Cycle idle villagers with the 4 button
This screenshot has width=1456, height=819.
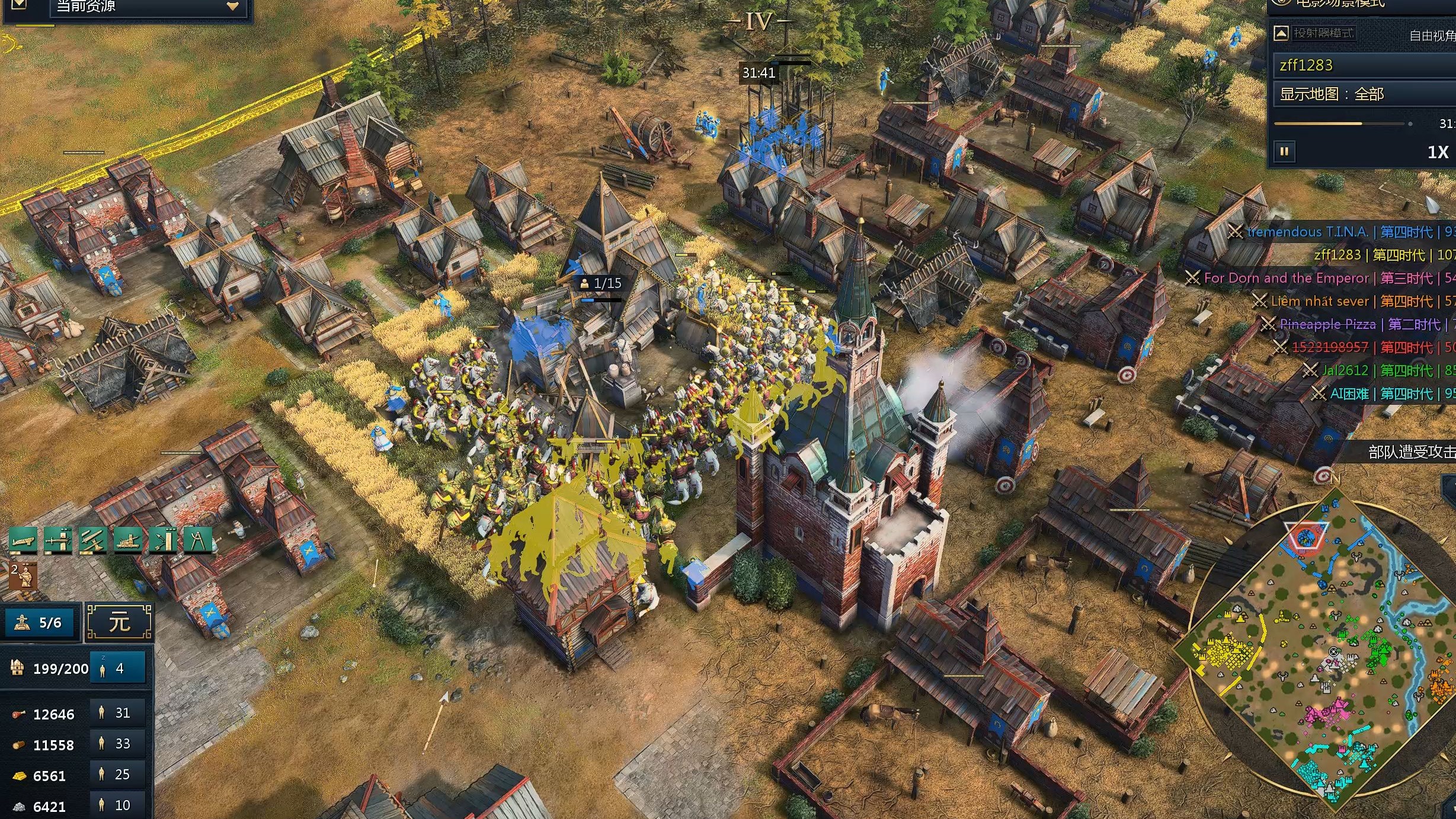click(117, 668)
